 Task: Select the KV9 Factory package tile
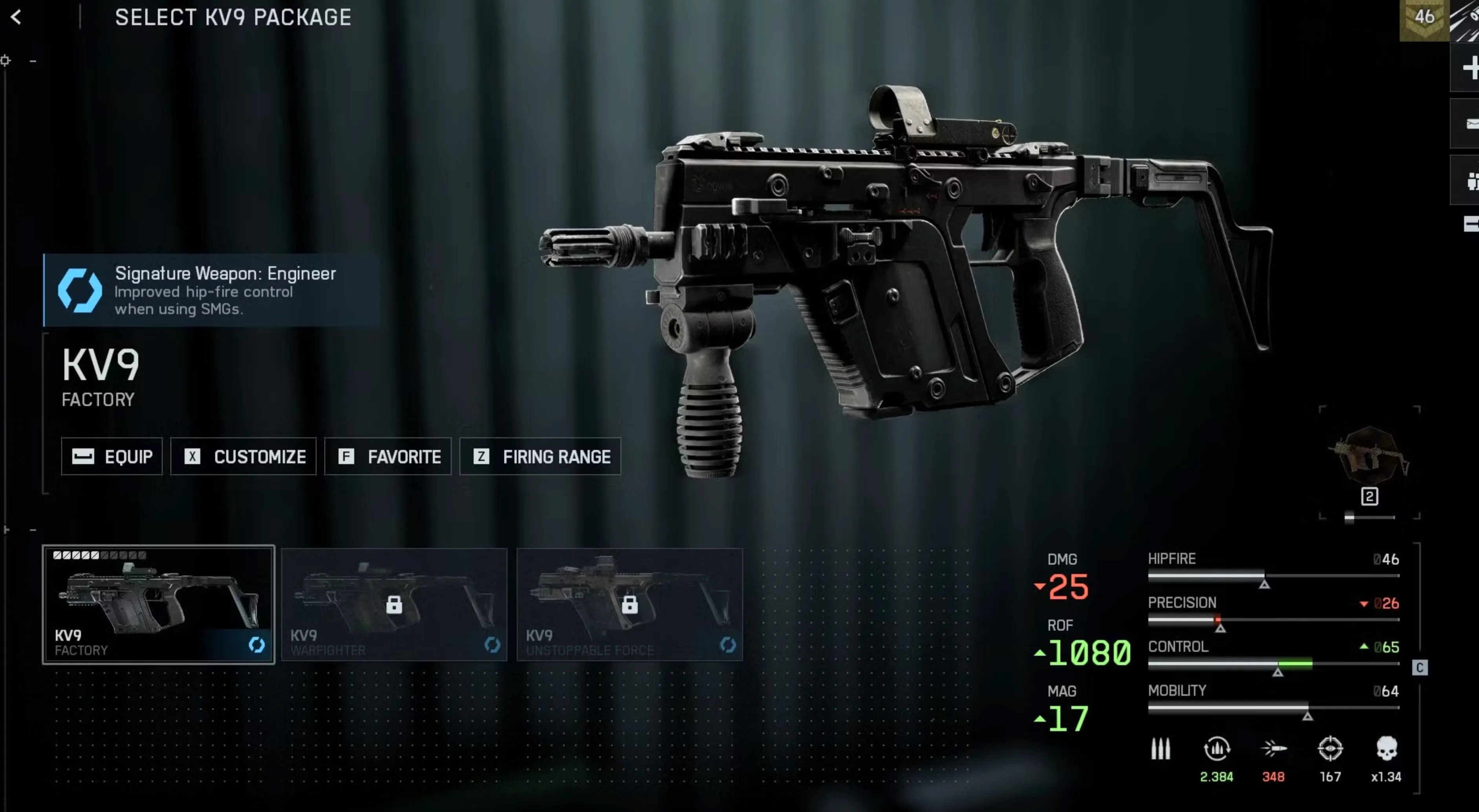click(159, 604)
